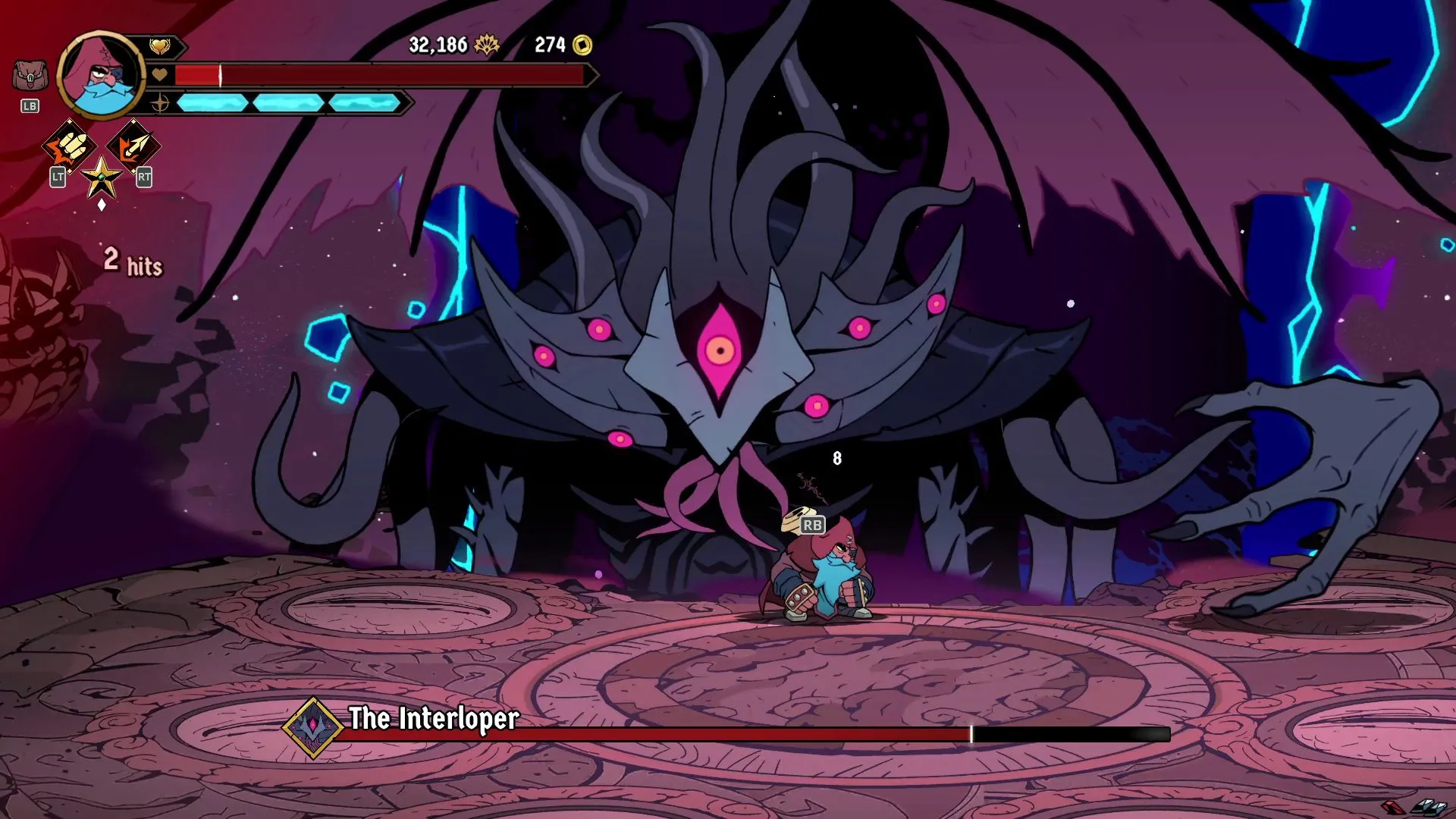Click the golden heart-in-hands icon
This screenshot has height=819, width=1456.
click(x=159, y=47)
